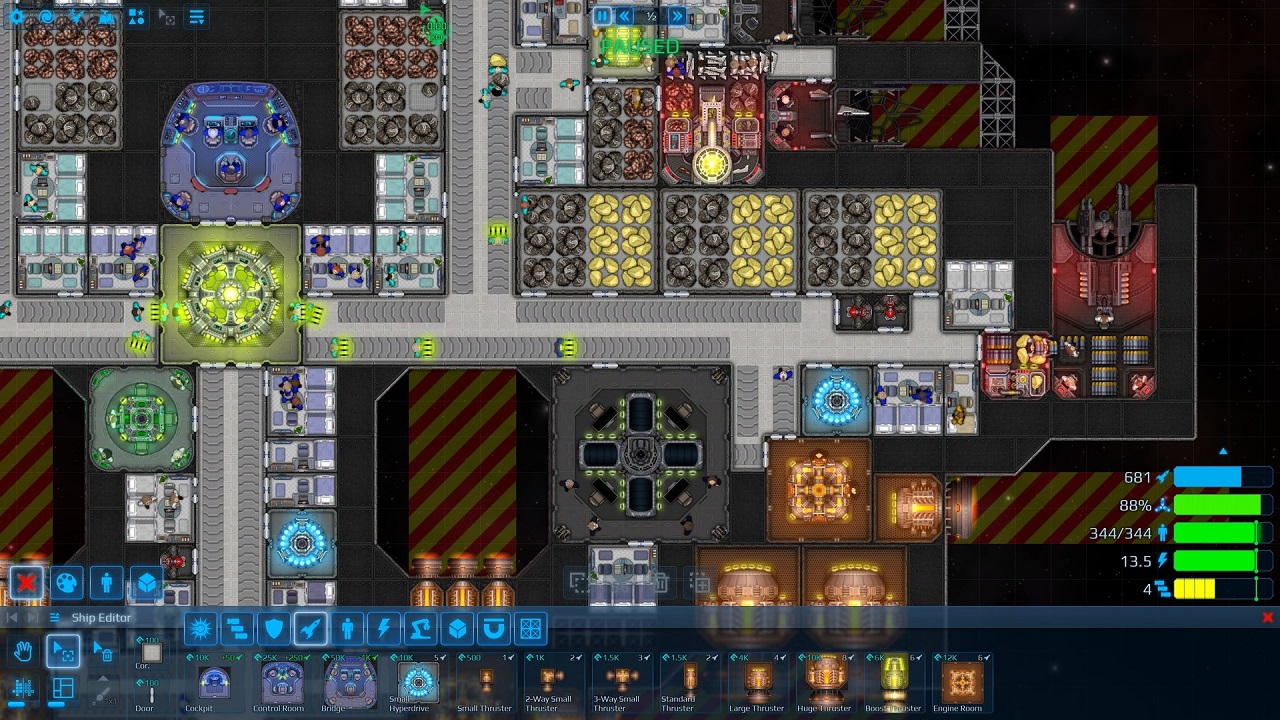The height and width of the screenshot is (720, 1280).
Task: Open the shapes overlay menu icon
Action: click(x=137, y=16)
